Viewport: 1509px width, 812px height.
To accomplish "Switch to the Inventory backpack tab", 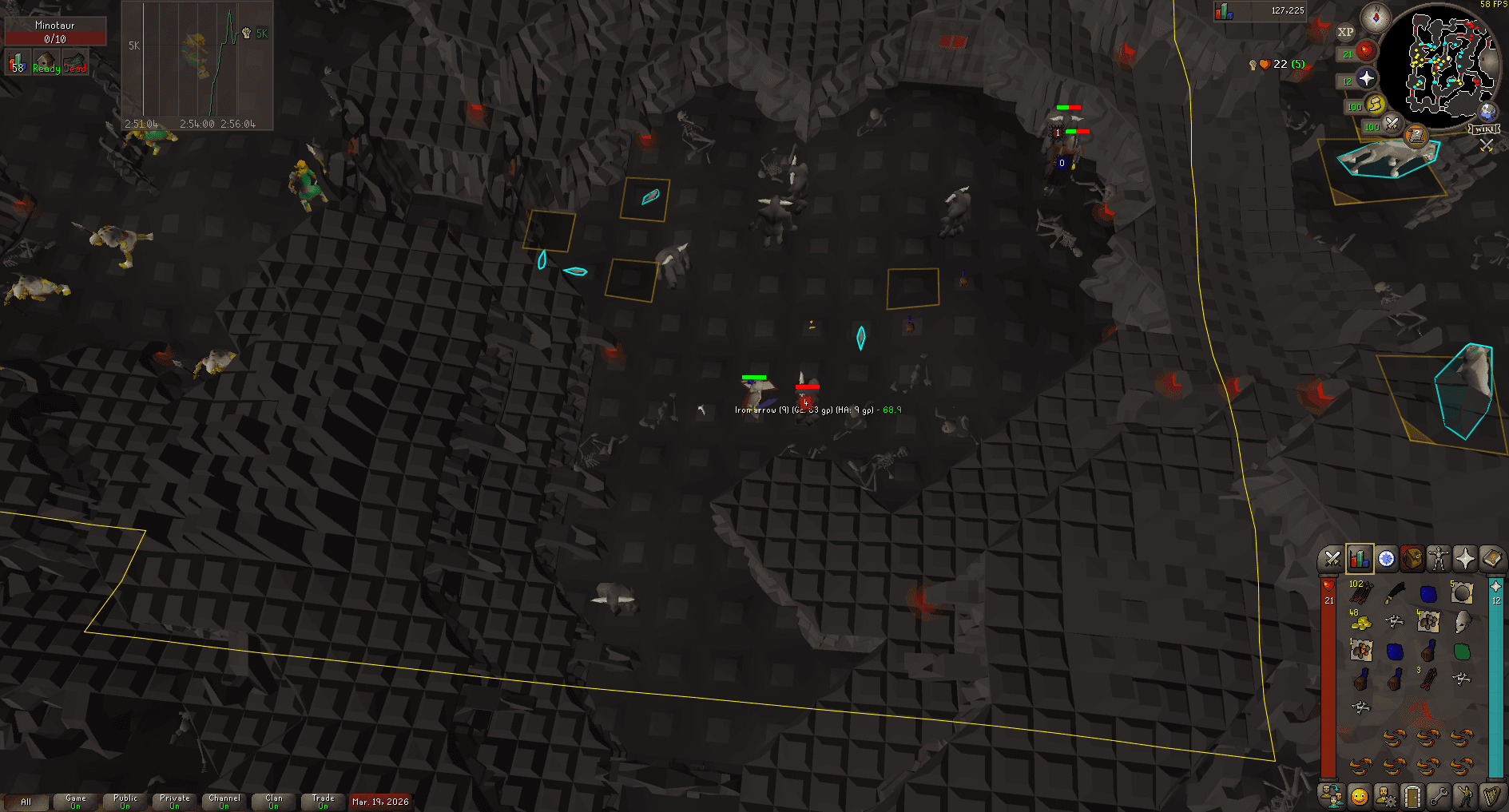I will point(1412,557).
